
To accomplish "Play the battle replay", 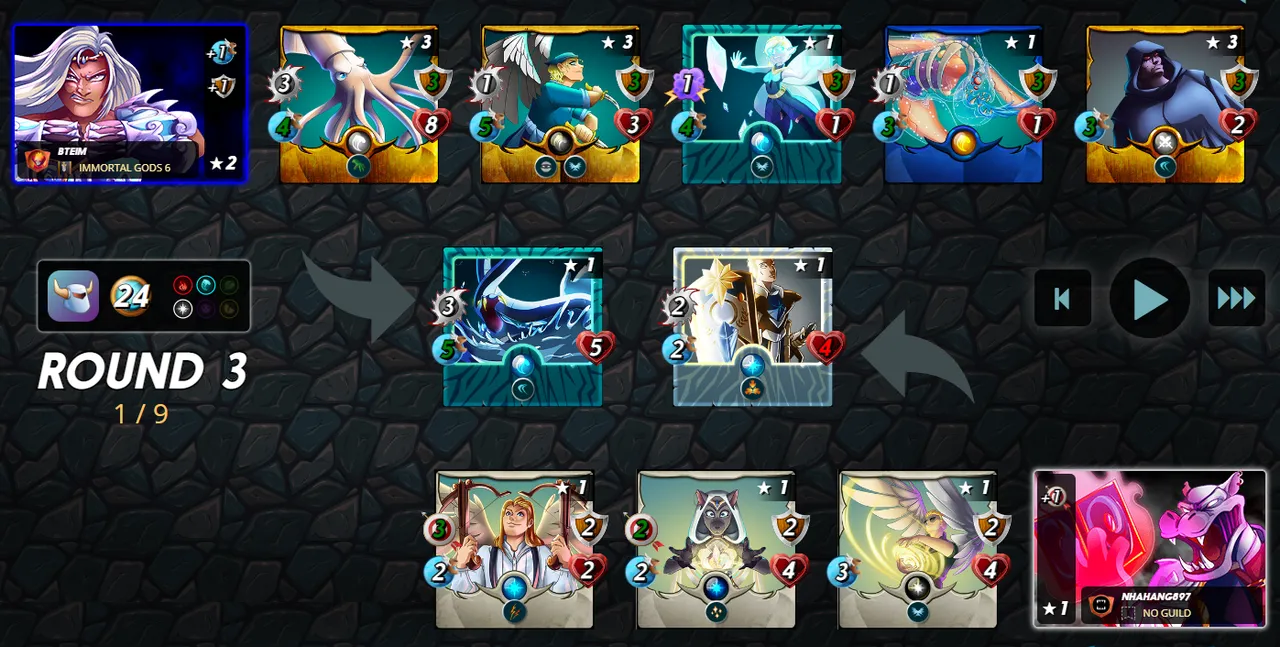I will click(1150, 298).
